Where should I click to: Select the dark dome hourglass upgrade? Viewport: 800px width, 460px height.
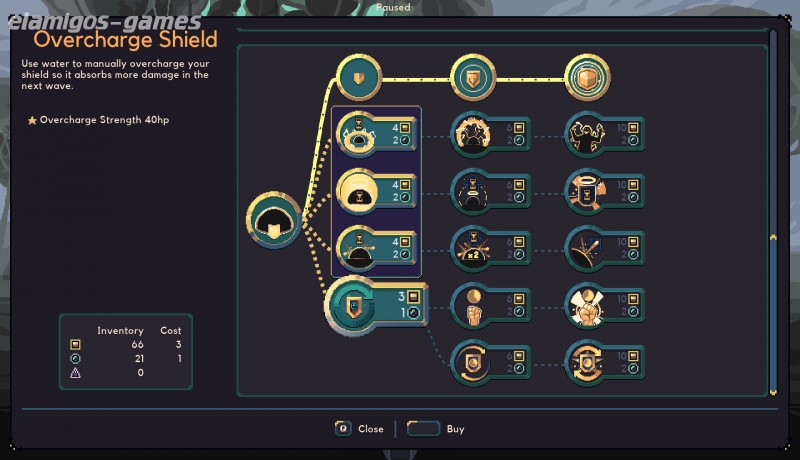pos(358,247)
